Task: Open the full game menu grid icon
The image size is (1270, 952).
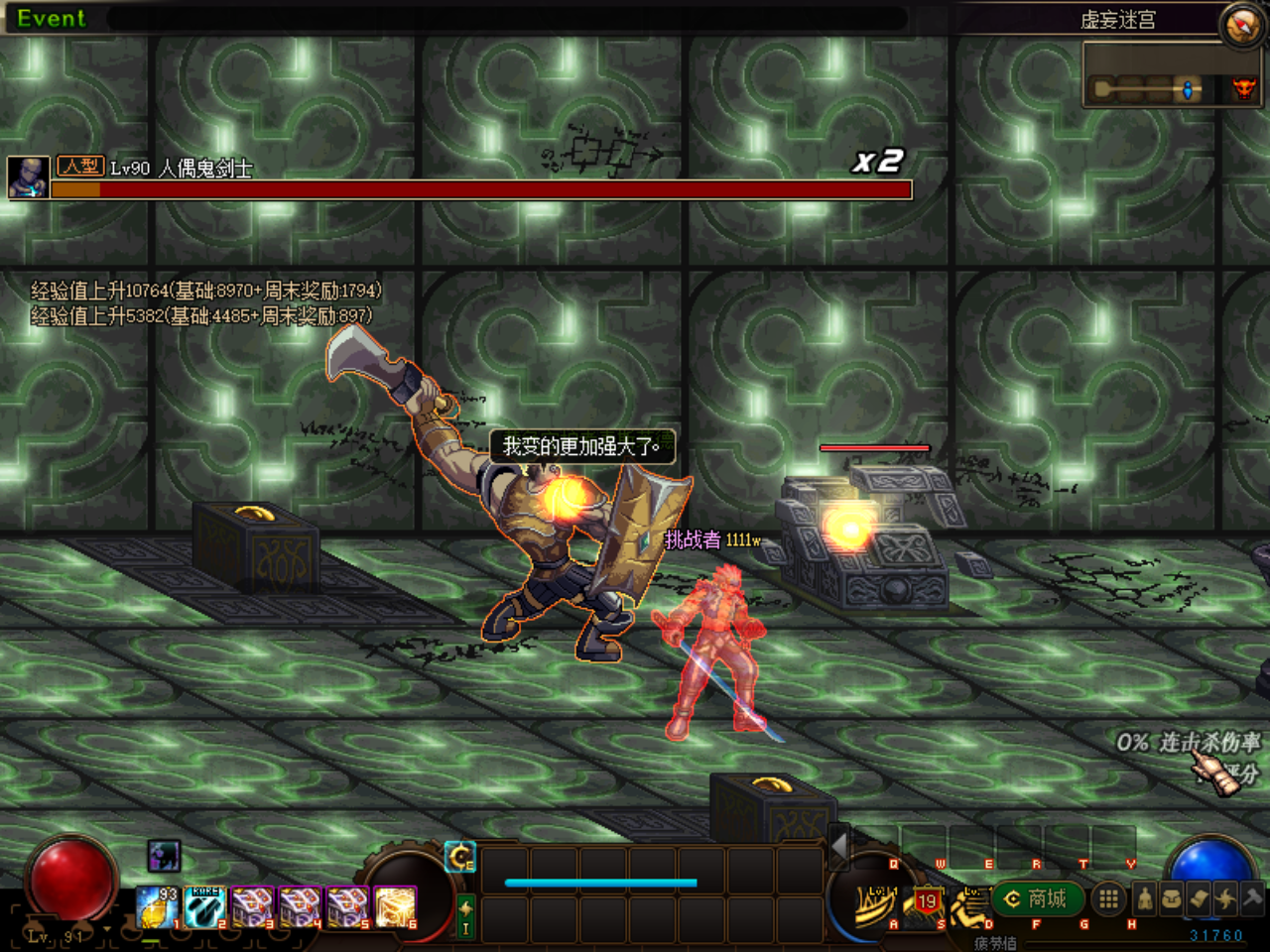Action: pos(1108,897)
